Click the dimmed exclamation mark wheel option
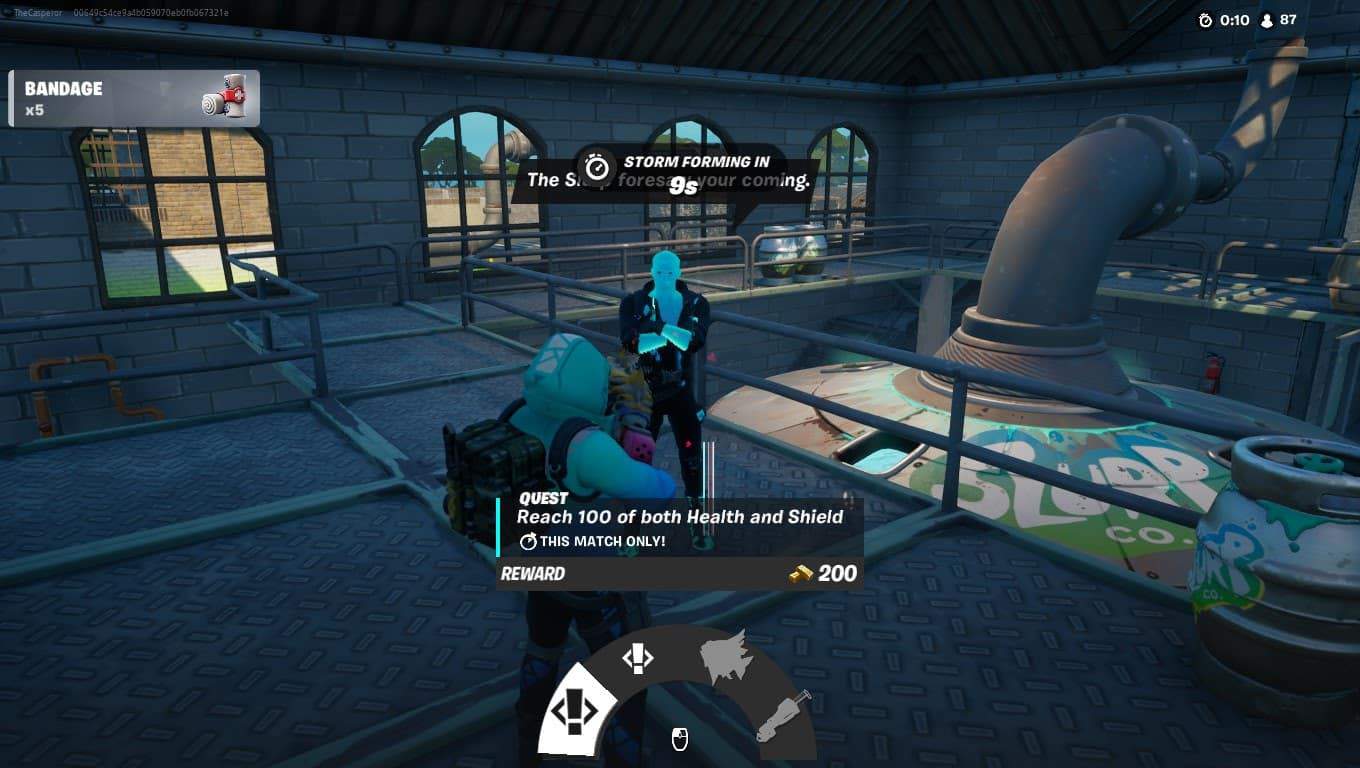The height and width of the screenshot is (768, 1360). [x=637, y=657]
